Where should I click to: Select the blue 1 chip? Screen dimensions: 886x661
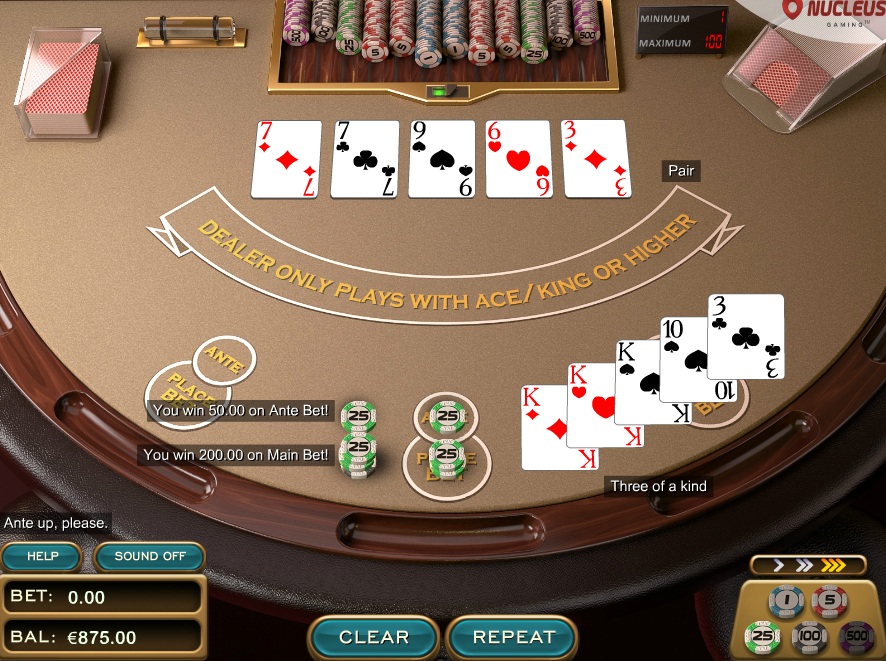(x=786, y=601)
